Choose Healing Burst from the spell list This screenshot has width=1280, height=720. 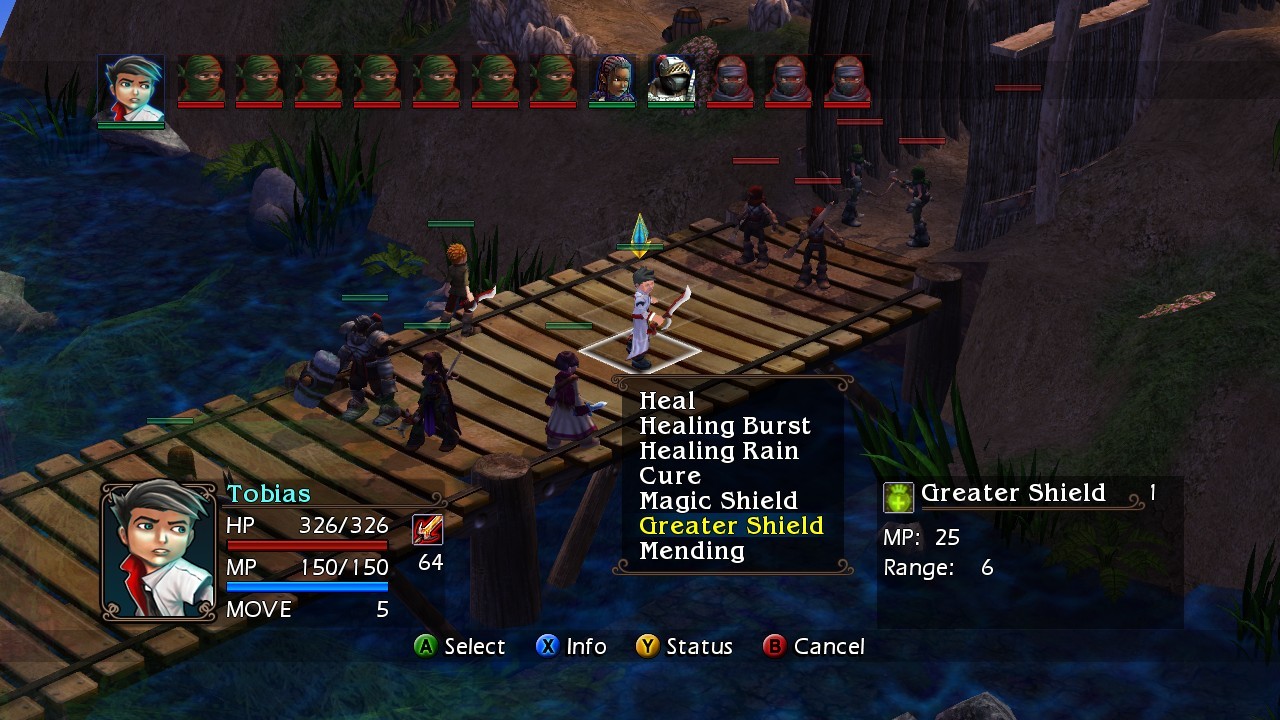coord(724,426)
